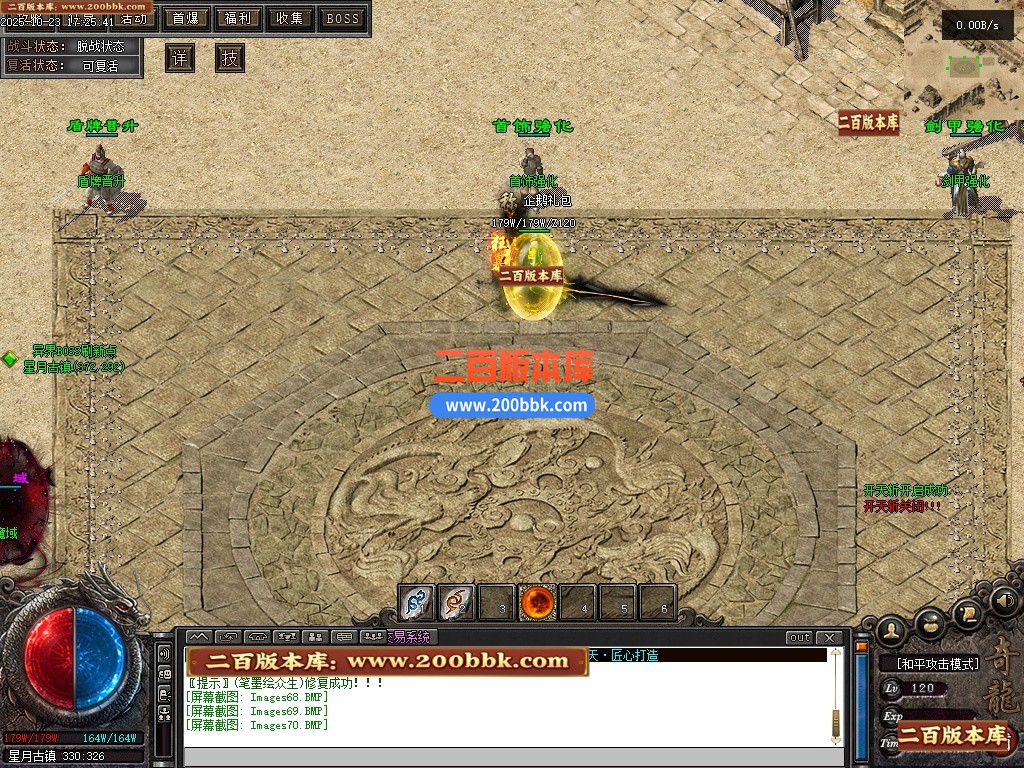Toggle the sound speaker icon
The height and width of the screenshot is (768, 1024).
tap(1006, 601)
